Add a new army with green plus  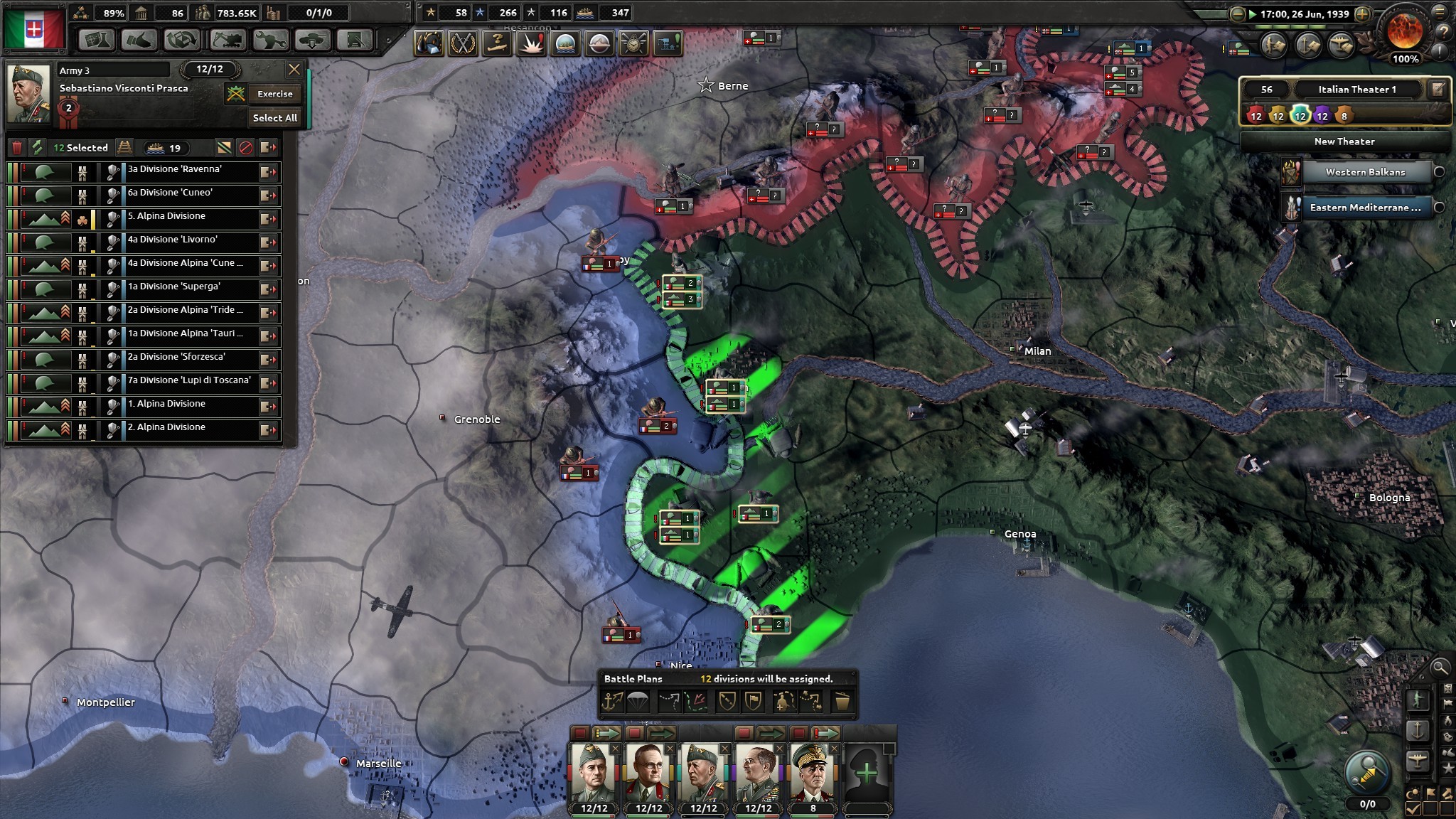(867, 773)
